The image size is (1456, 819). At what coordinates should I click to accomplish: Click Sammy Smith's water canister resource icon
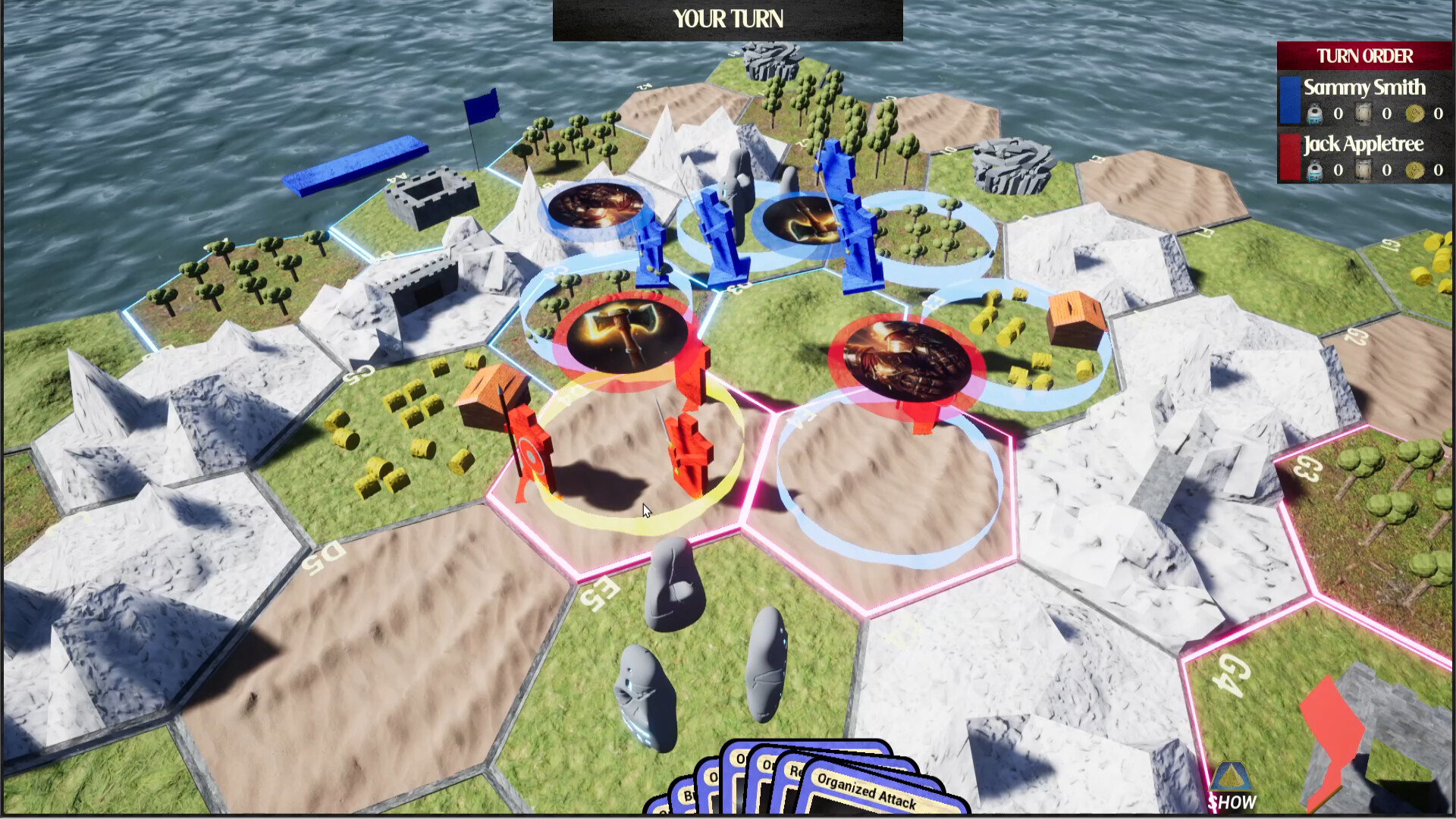1315,114
